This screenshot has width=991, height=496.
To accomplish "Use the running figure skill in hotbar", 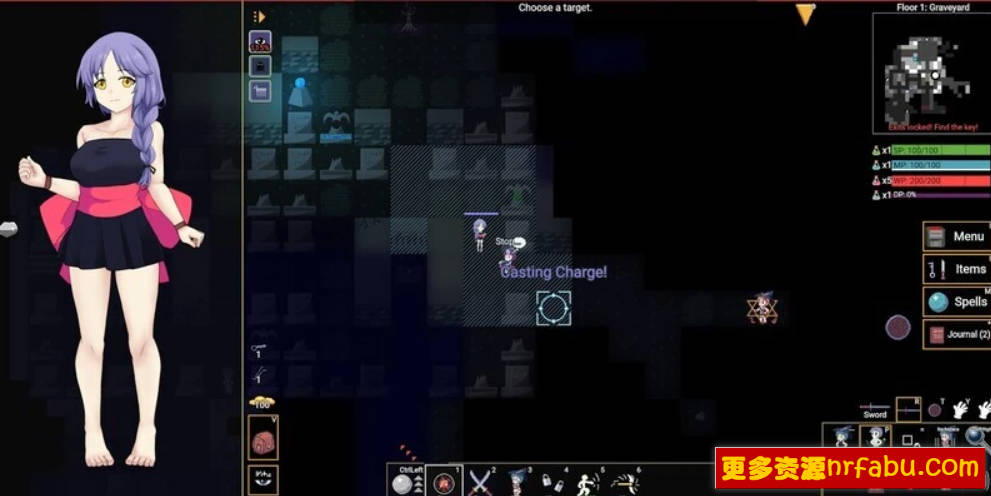I will [588, 483].
